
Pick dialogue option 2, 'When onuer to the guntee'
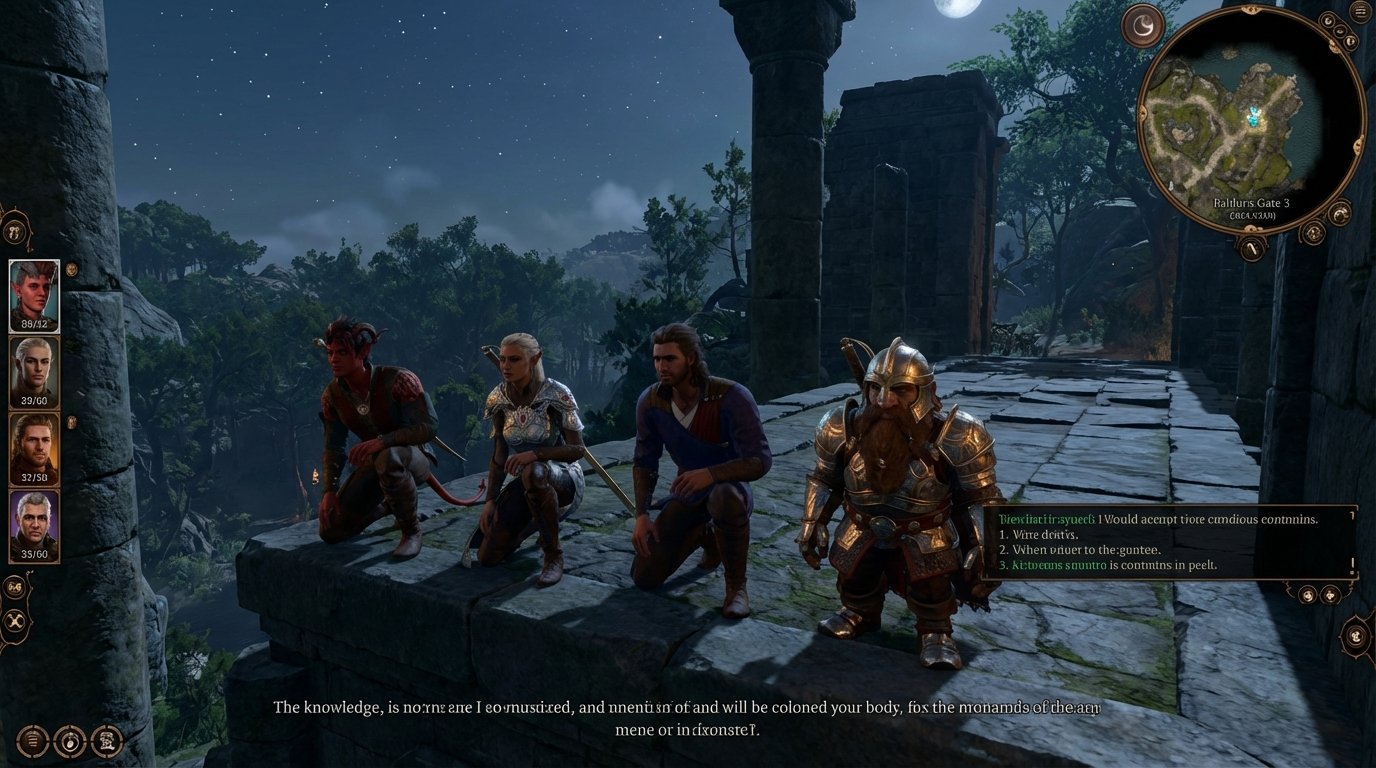point(1080,549)
